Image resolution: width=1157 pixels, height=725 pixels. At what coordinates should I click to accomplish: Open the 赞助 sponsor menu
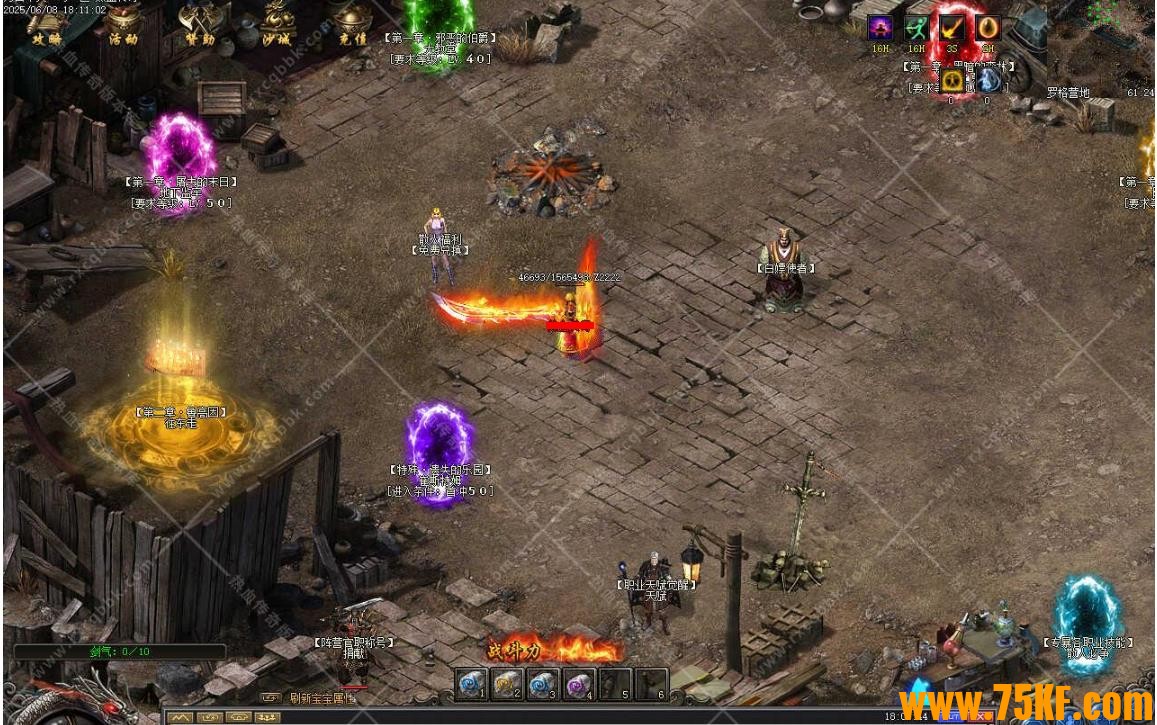(199, 24)
